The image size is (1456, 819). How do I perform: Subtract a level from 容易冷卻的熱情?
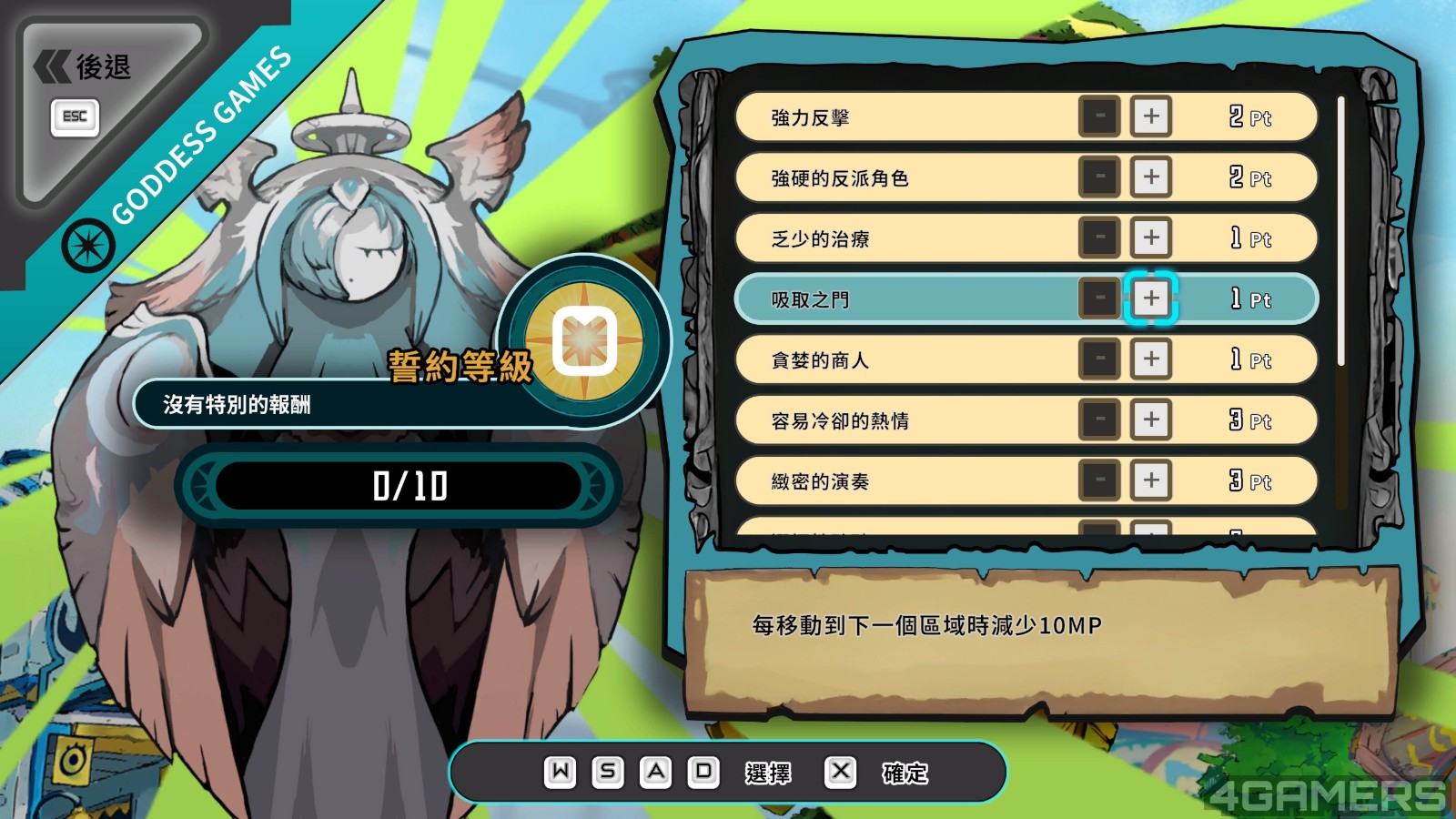pyautogui.click(x=1099, y=420)
